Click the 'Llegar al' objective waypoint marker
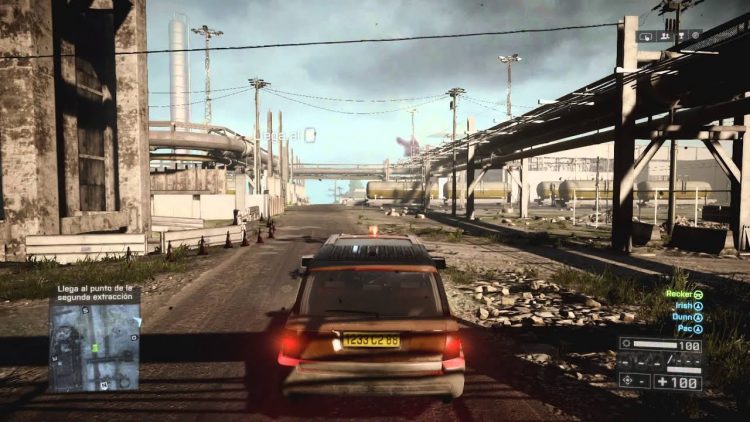The width and height of the screenshot is (750, 422). (x=310, y=134)
